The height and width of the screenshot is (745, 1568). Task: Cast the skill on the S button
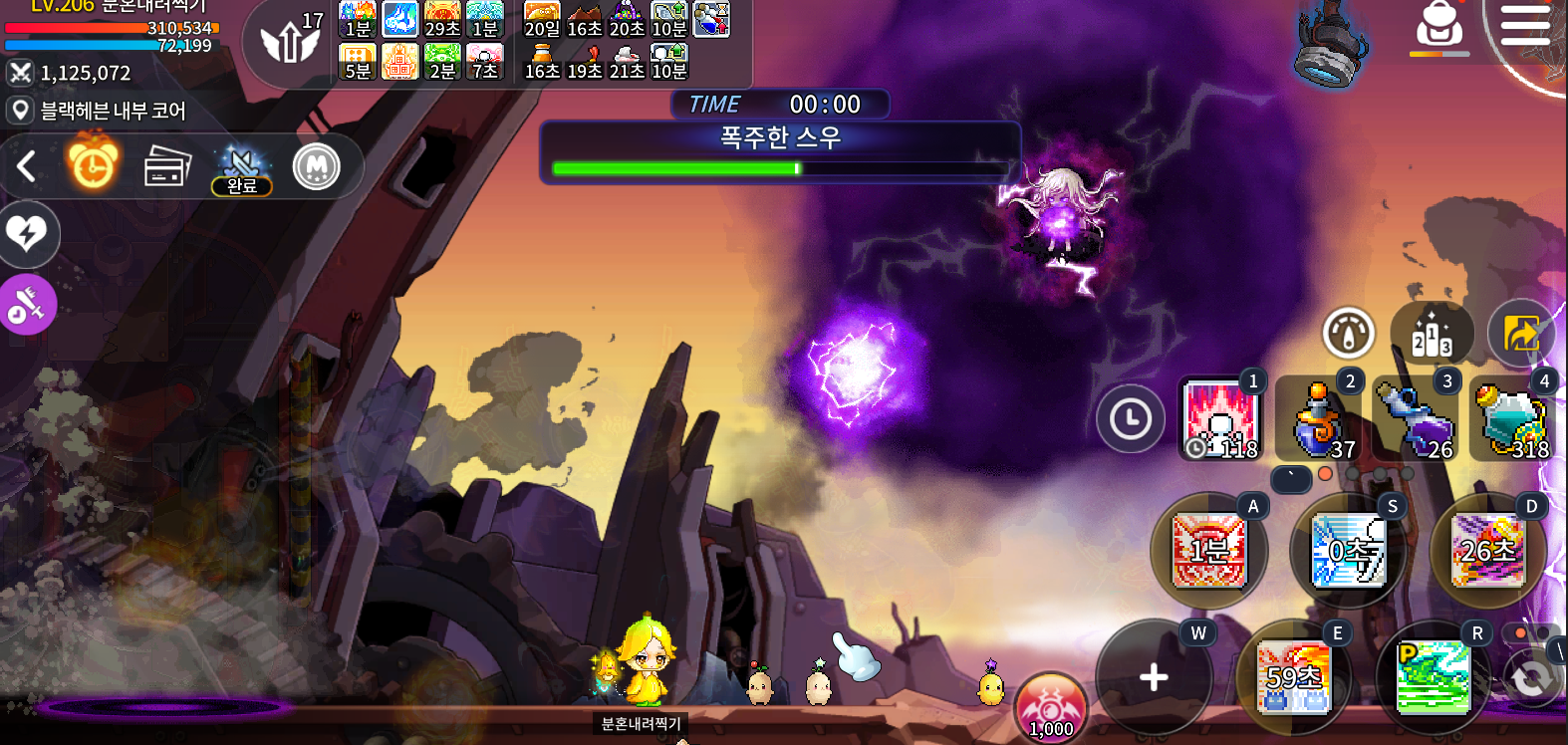click(x=1348, y=550)
